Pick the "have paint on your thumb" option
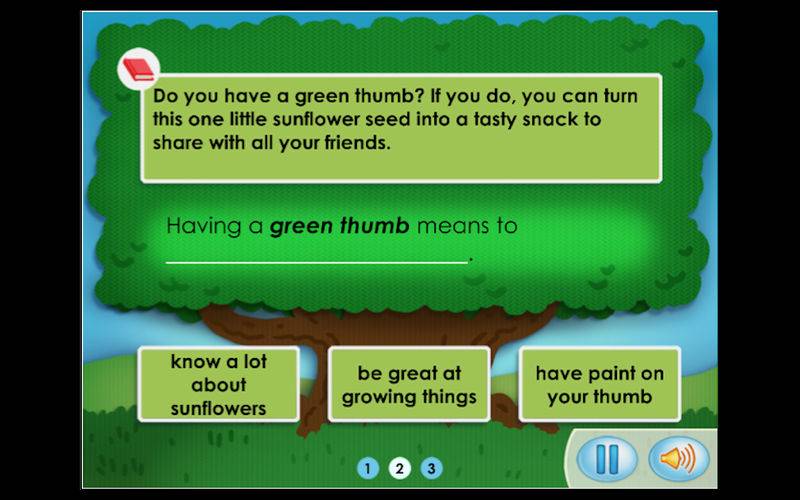 [600, 385]
